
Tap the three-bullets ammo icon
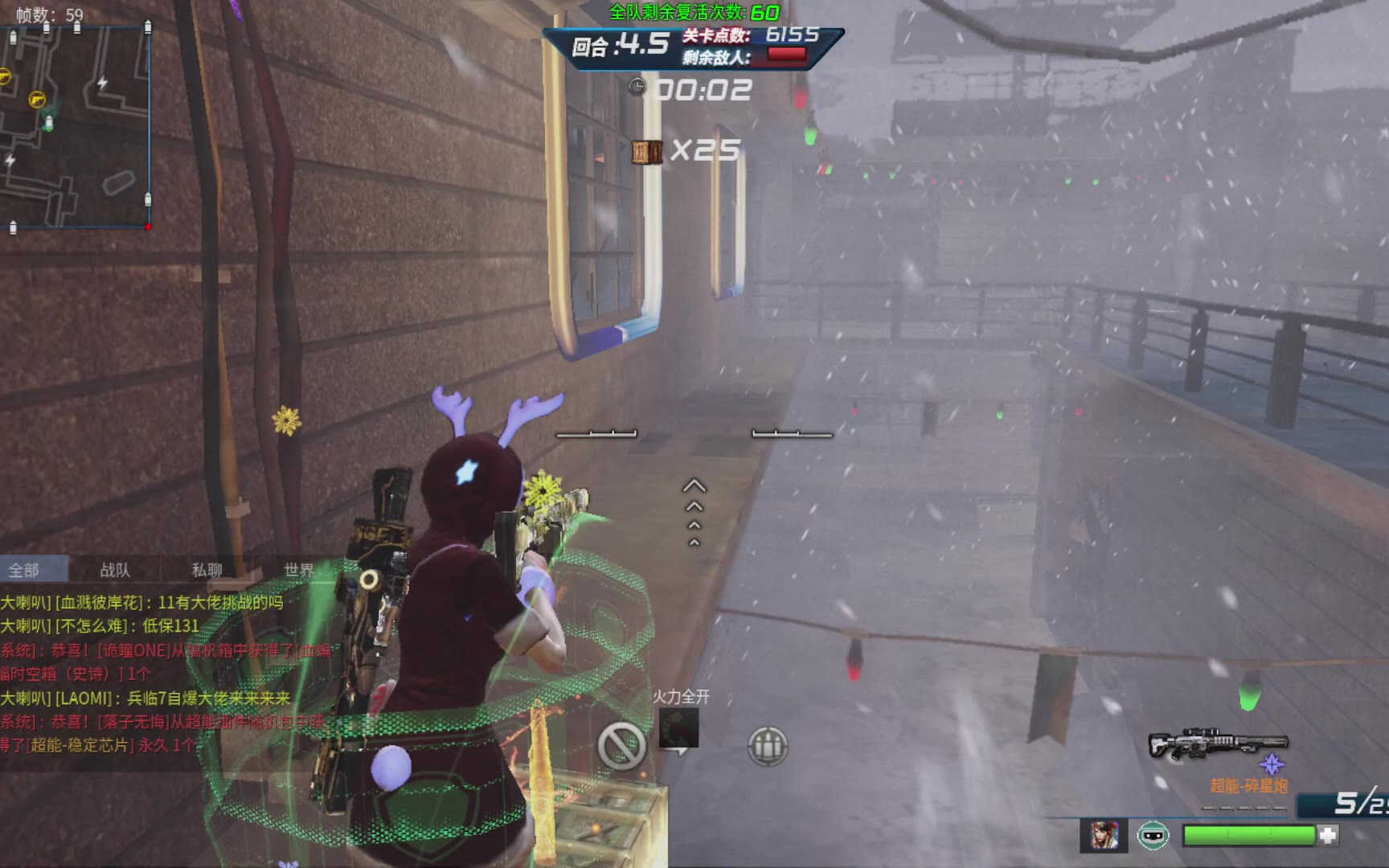(x=767, y=746)
